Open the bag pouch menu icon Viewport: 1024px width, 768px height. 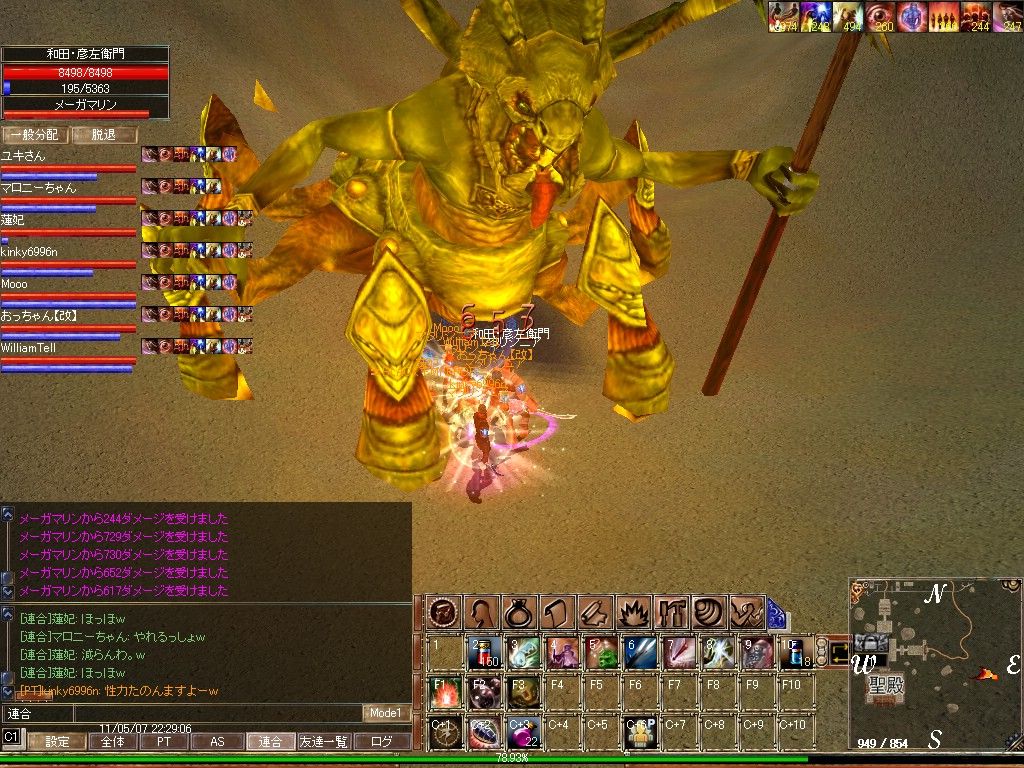click(520, 612)
